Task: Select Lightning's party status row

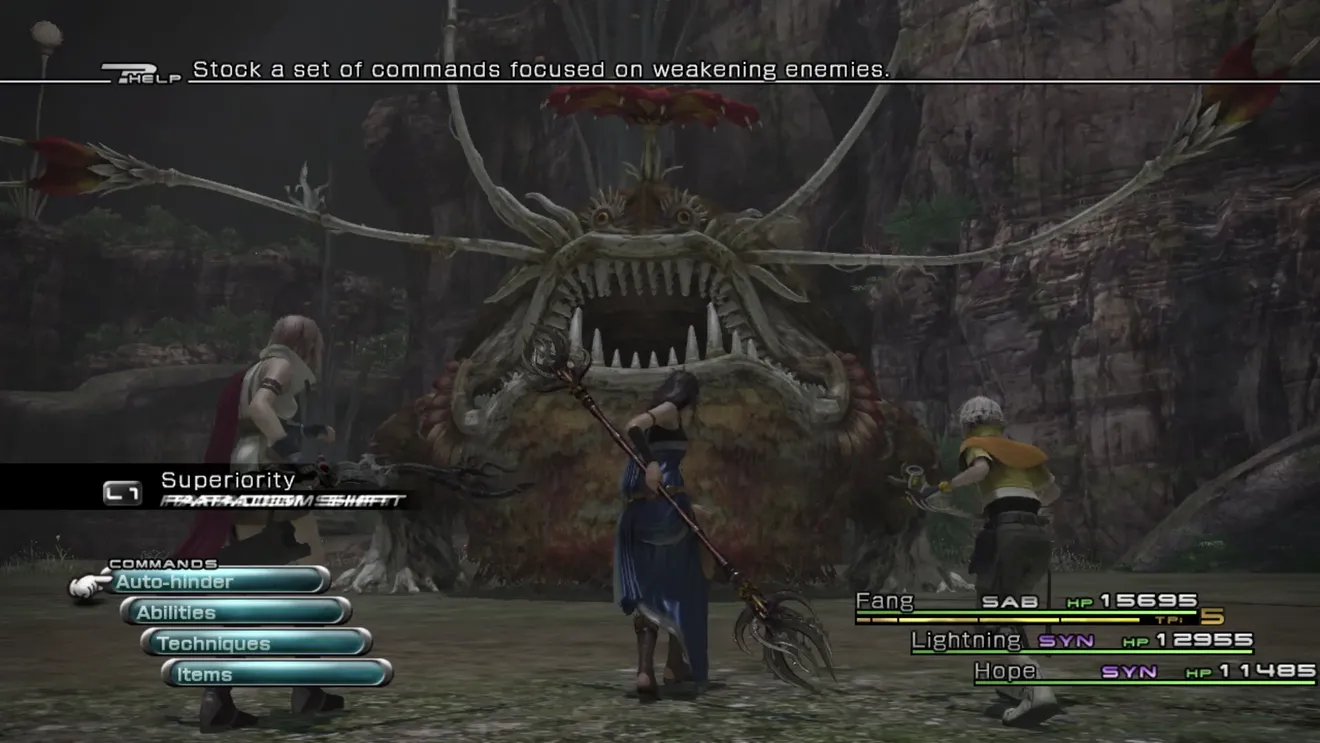Action: pos(1082,641)
